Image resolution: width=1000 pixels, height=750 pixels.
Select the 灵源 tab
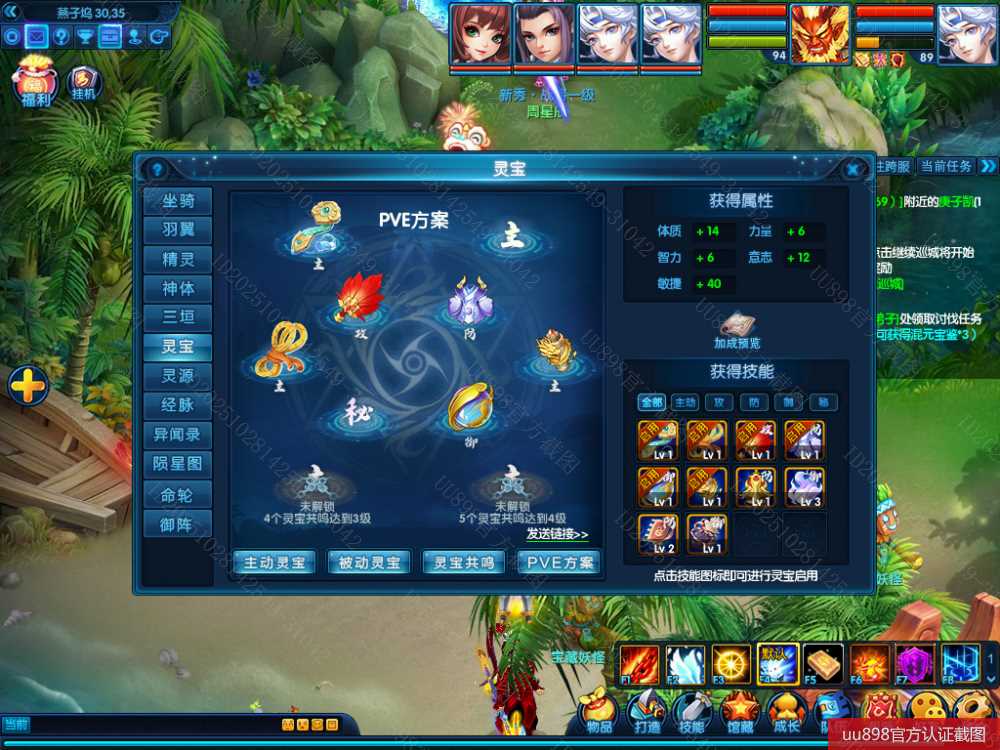[178, 376]
